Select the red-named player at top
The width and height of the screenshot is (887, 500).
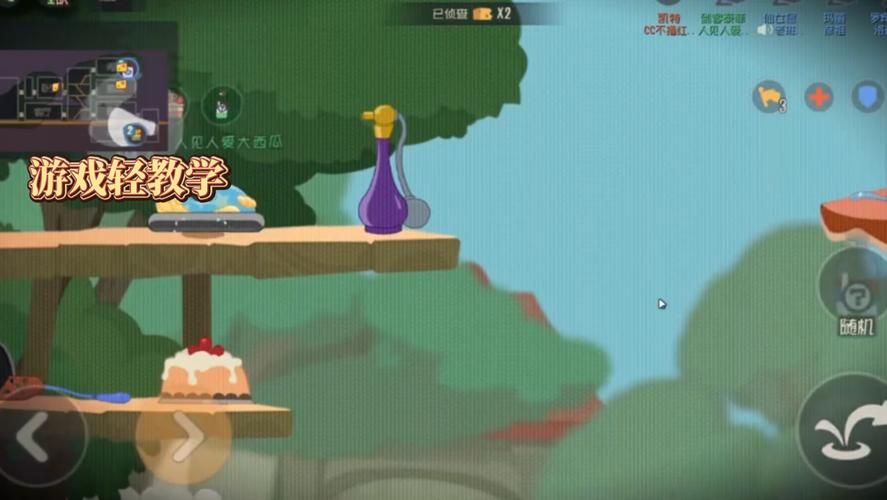pyautogui.click(x=664, y=24)
